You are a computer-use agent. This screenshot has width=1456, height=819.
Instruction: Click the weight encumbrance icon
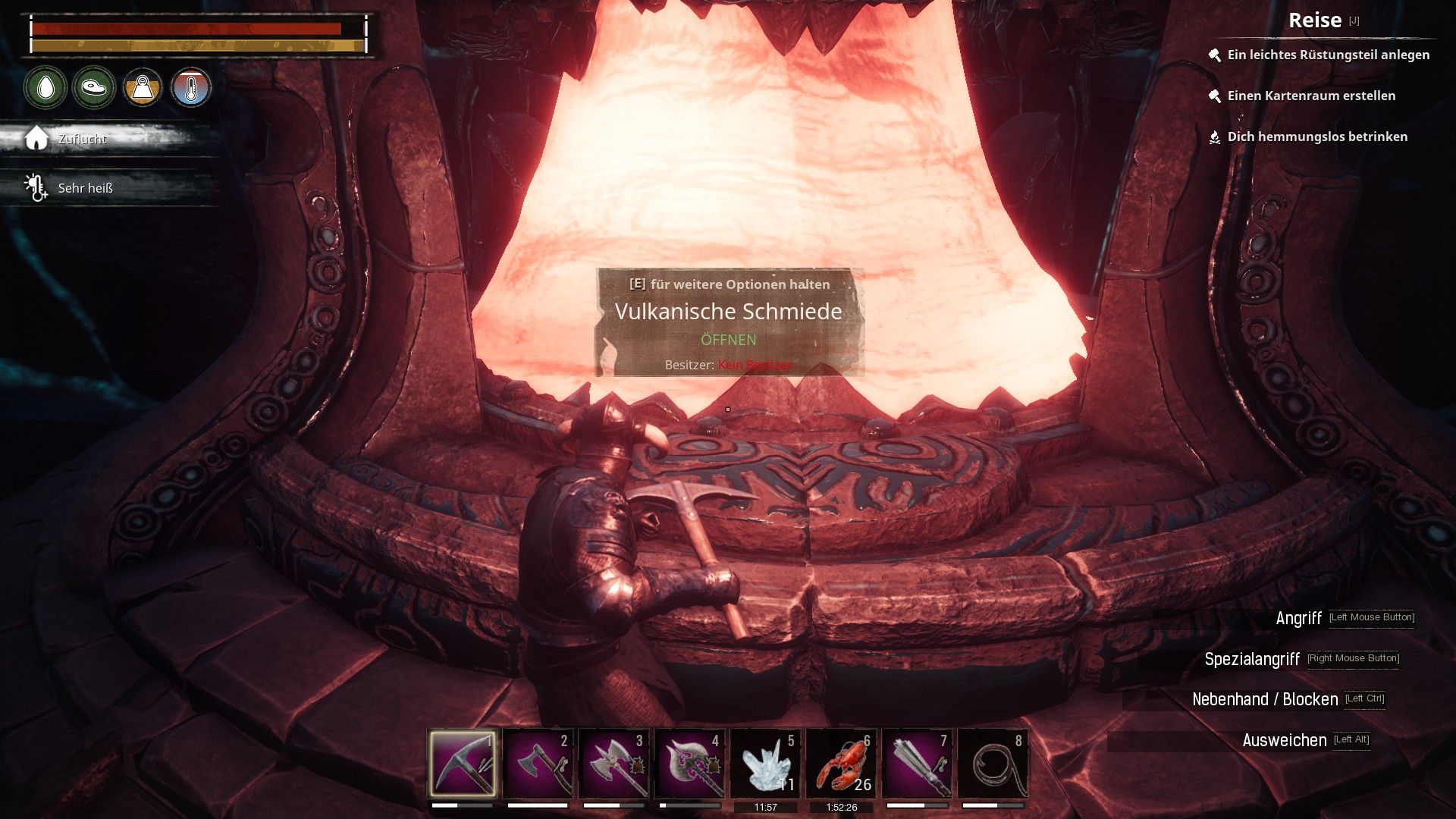pyautogui.click(x=143, y=88)
